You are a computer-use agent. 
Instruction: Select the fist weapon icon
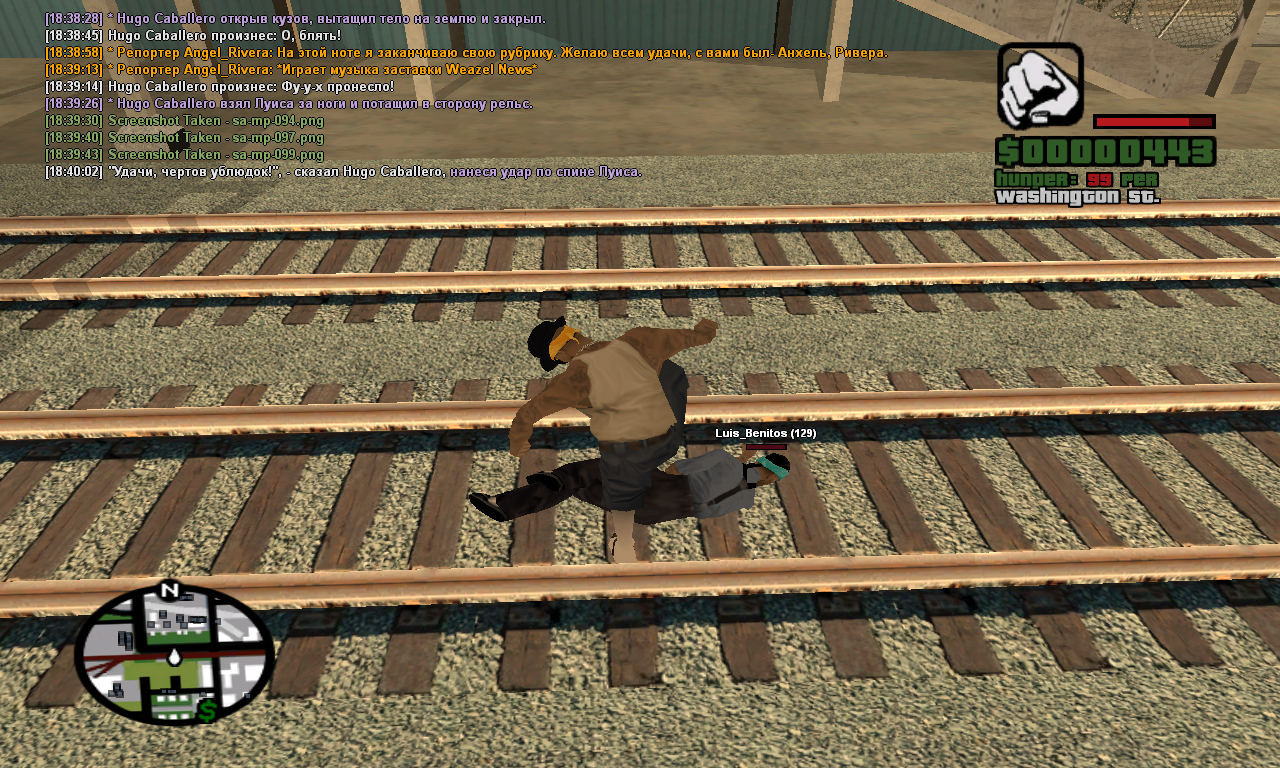click(1040, 85)
